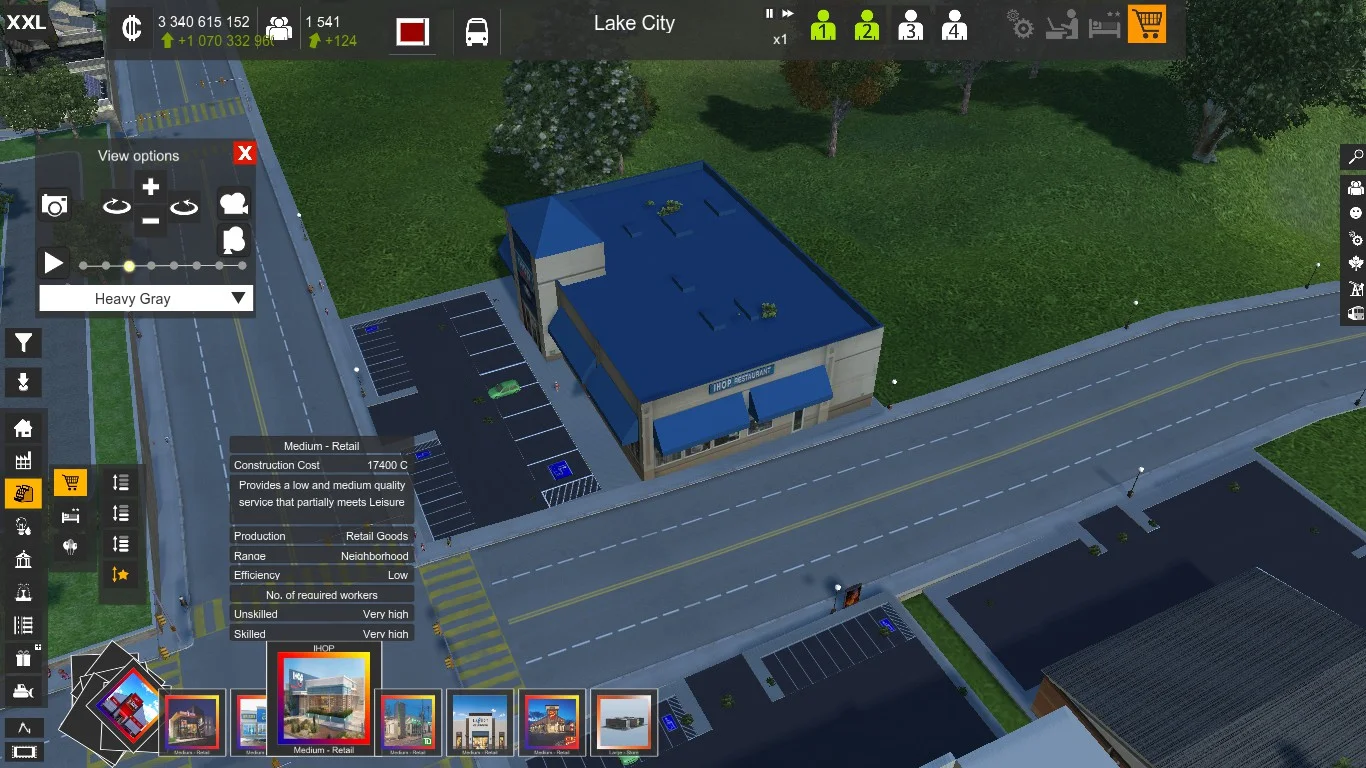This screenshot has height=768, width=1366.
Task: Click the magnifying glass search icon
Action: pyautogui.click(x=1355, y=157)
